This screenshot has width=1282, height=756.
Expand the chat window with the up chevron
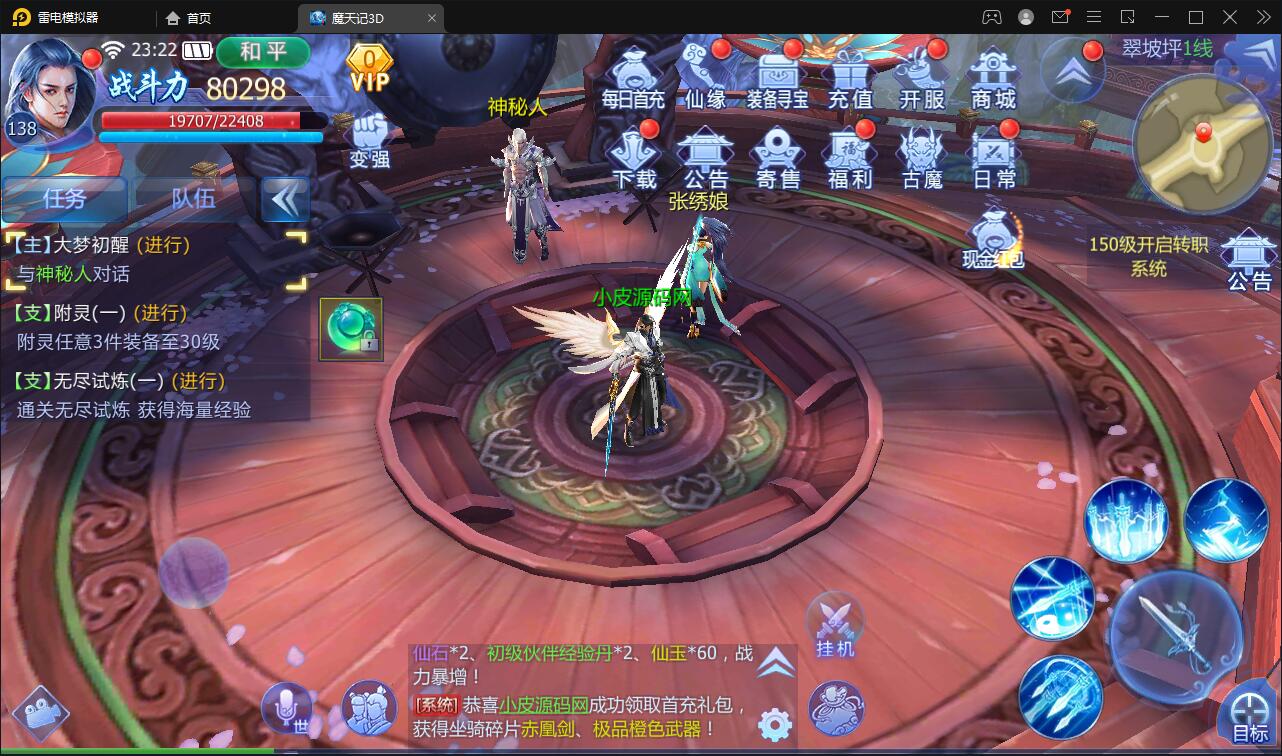pyautogui.click(x=777, y=660)
